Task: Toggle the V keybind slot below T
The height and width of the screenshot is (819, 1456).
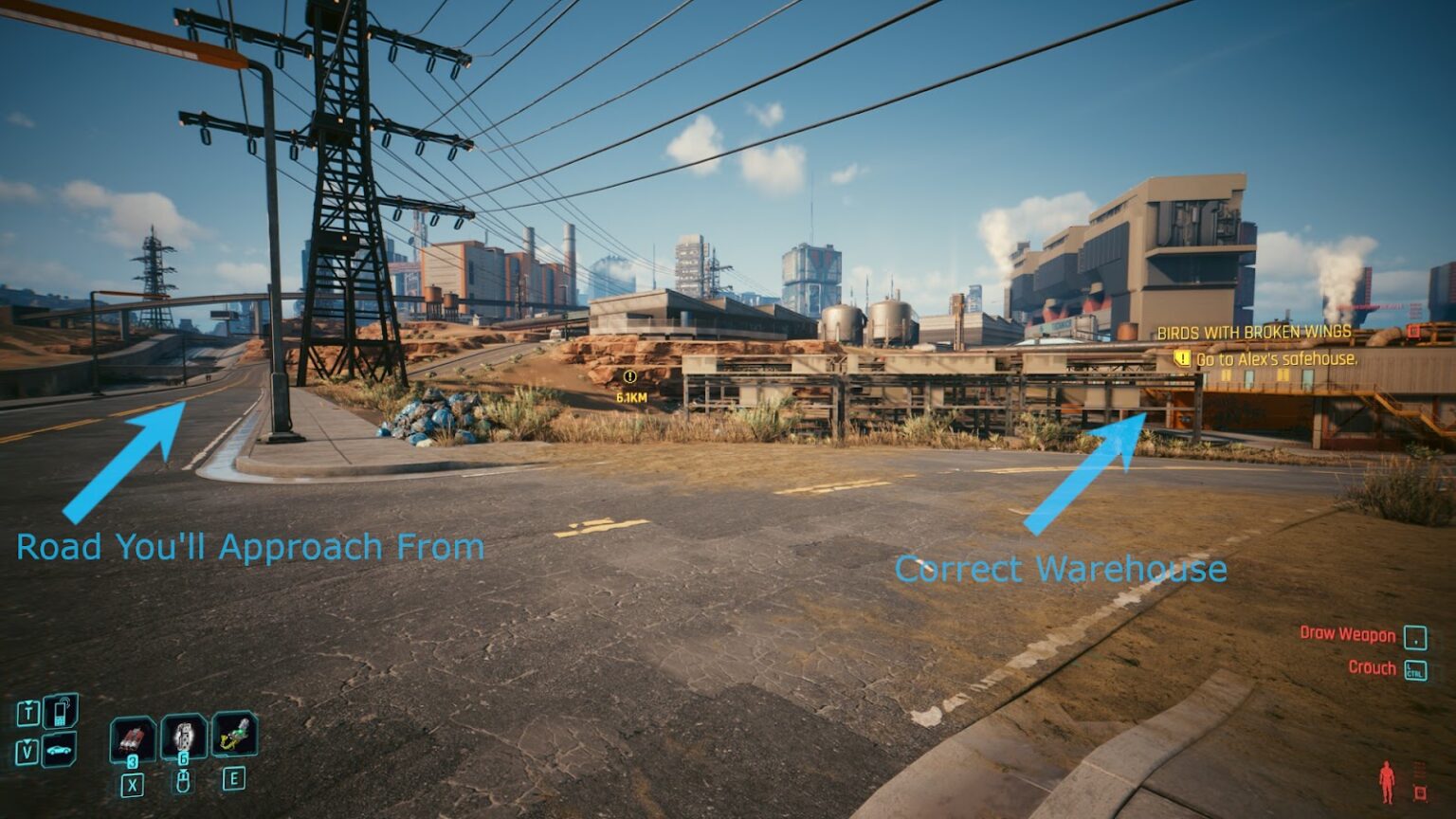Action: [x=27, y=750]
